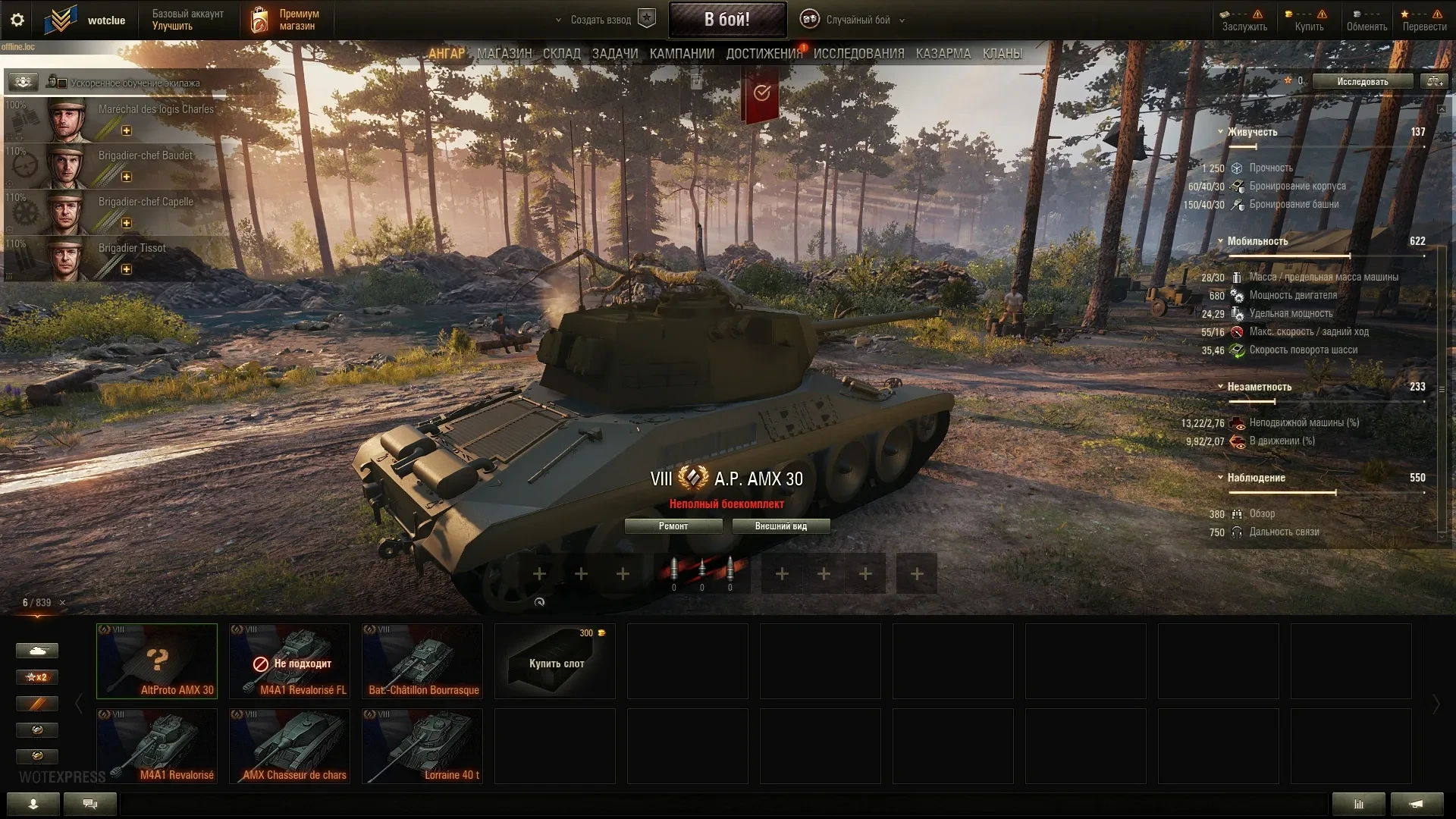Click the Ремонт button
This screenshot has height=819, width=1456.
pyautogui.click(x=673, y=526)
